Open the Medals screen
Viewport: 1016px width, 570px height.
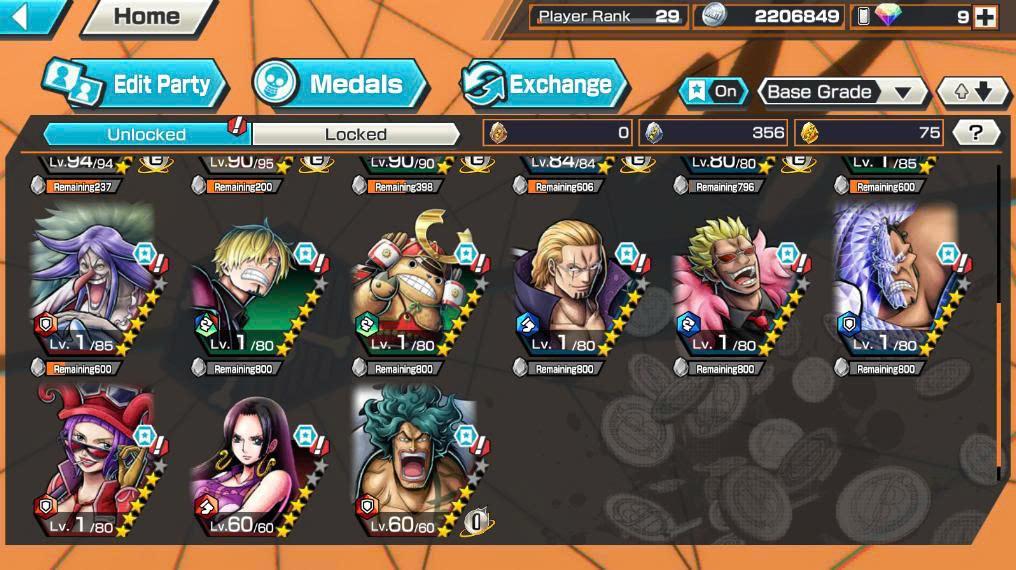pos(340,84)
